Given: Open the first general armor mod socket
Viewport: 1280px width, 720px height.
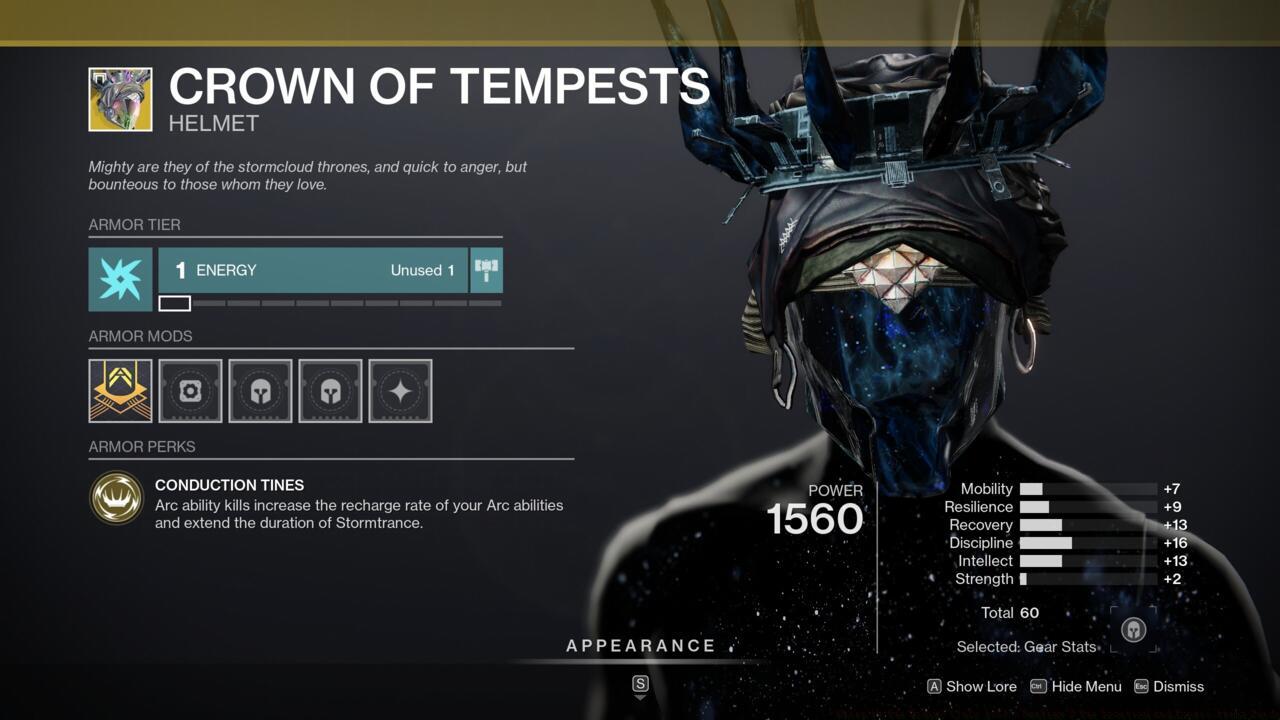Looking at the screenshot, I should tap(190, 390).
